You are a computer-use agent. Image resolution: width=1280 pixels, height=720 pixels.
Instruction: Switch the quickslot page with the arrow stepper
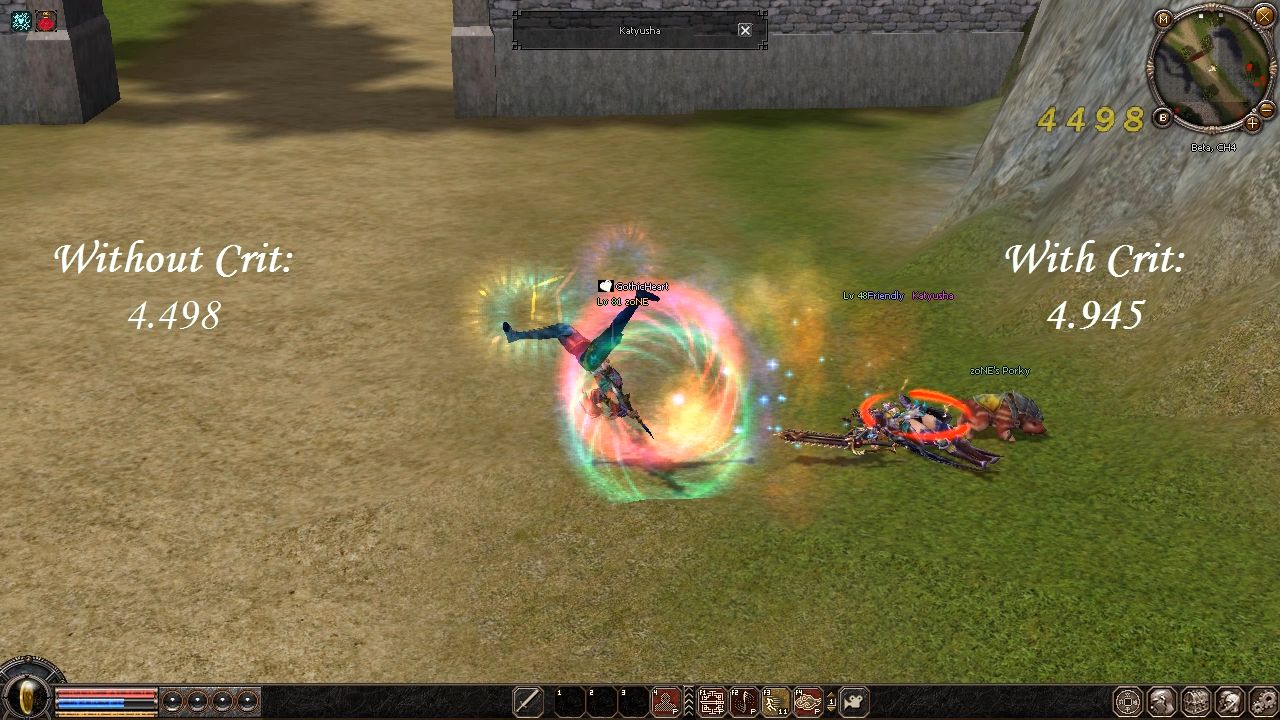[832, 701]
